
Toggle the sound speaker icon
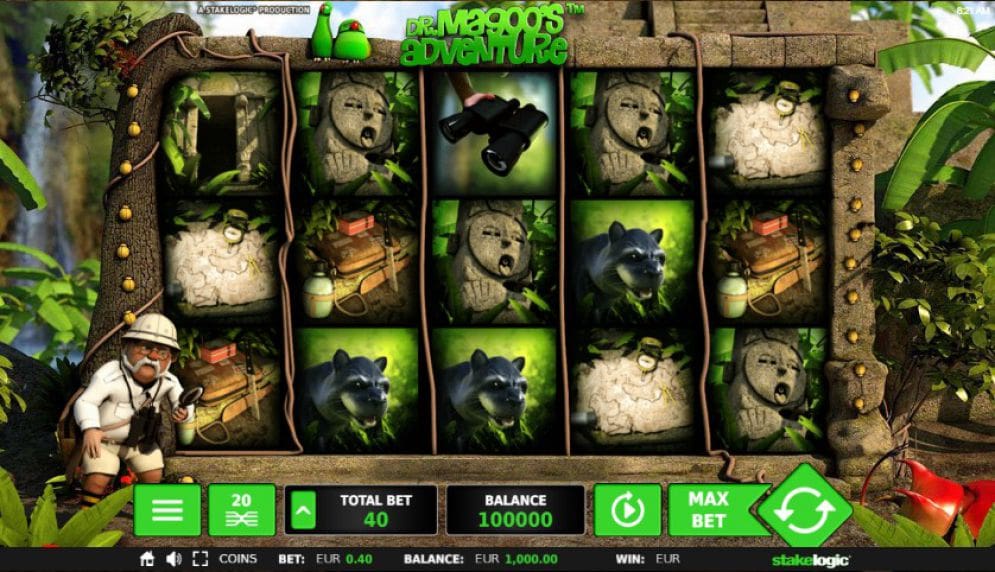click(x=173, y=559)
